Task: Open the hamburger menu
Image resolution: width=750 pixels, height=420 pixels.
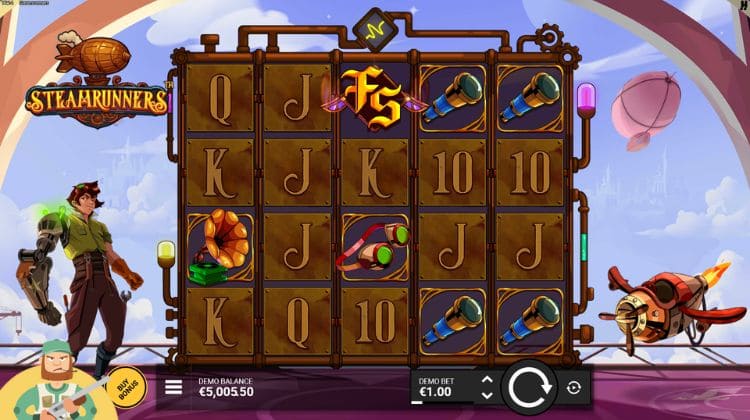Action: click(x=174, y=387)
